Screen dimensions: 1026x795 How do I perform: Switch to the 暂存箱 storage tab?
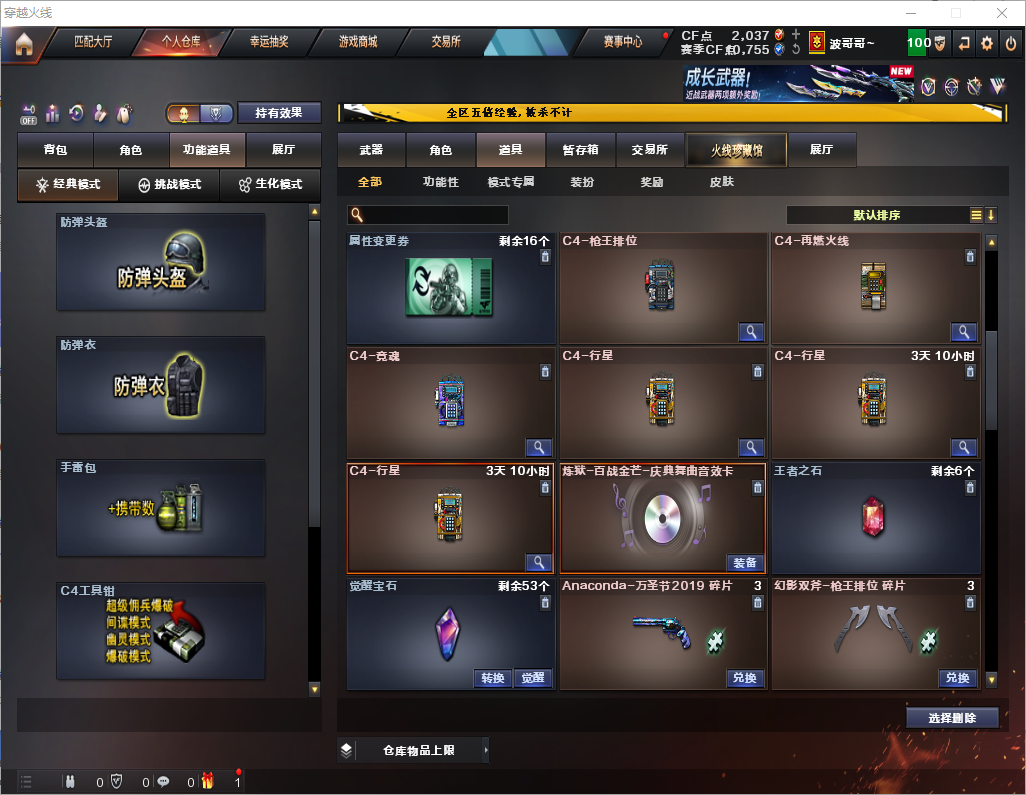[580, 150]
